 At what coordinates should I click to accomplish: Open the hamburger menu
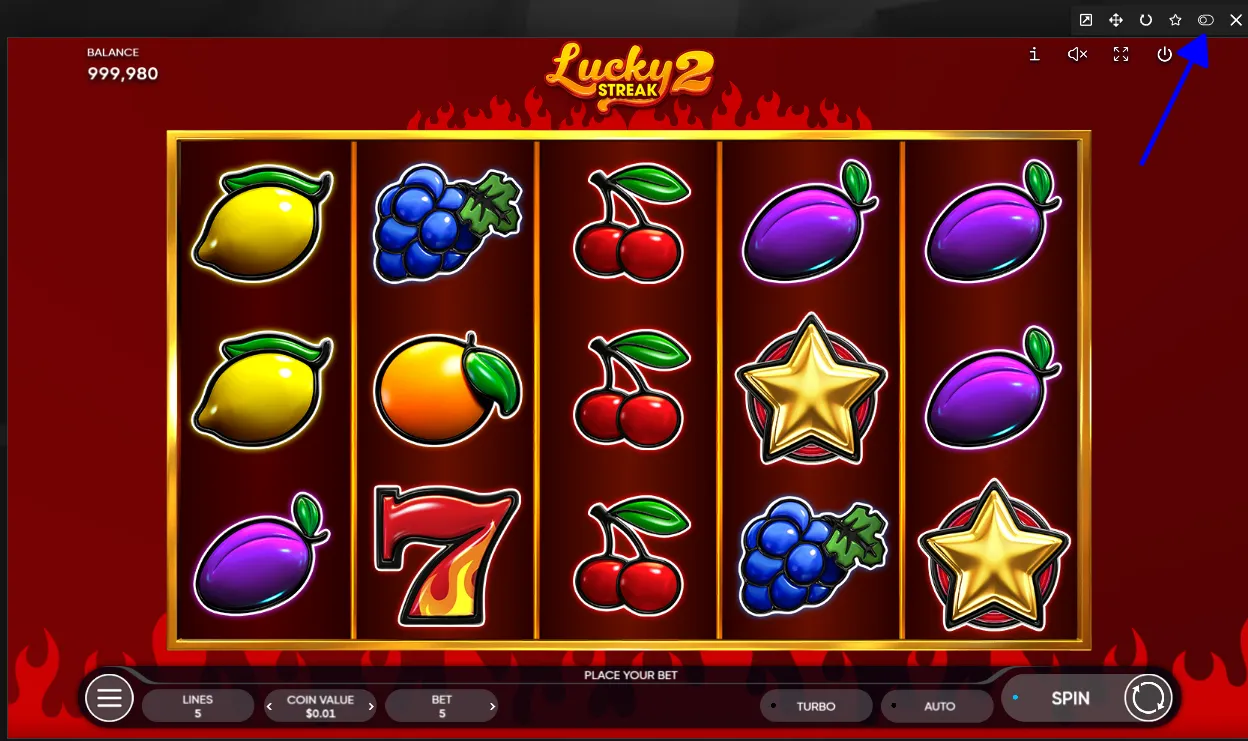pos(109,698)
